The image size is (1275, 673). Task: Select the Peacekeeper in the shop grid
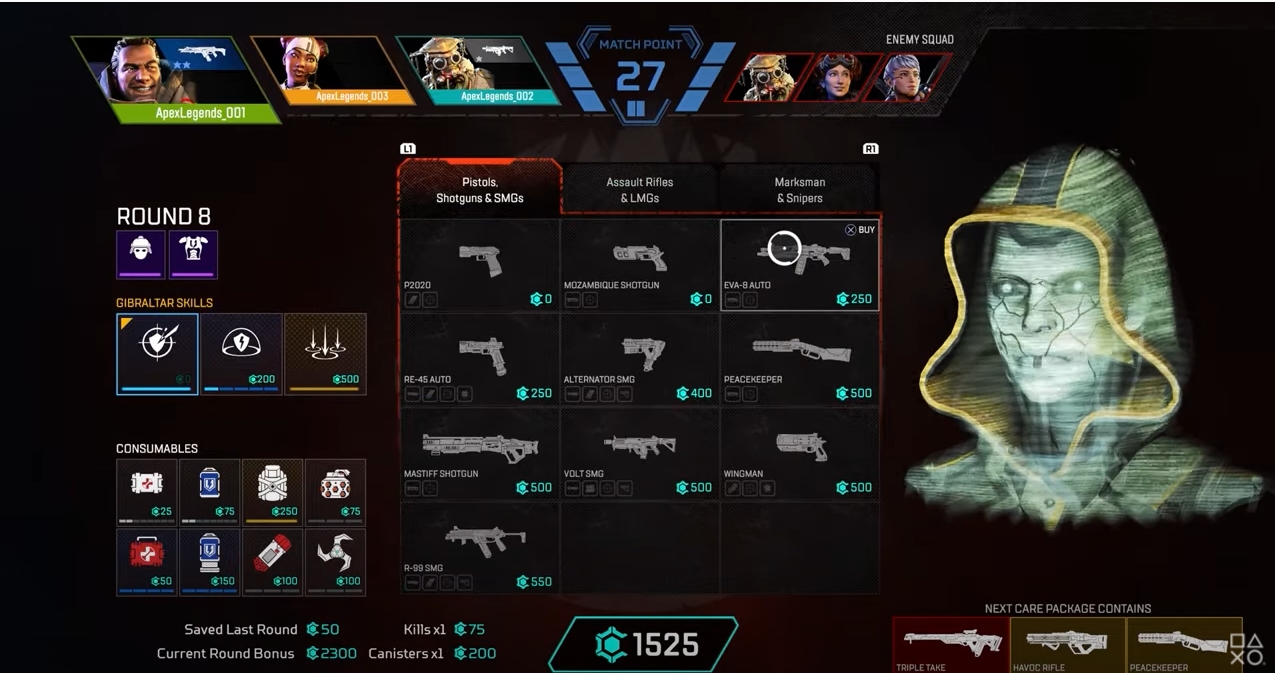[x=799, y=359]
